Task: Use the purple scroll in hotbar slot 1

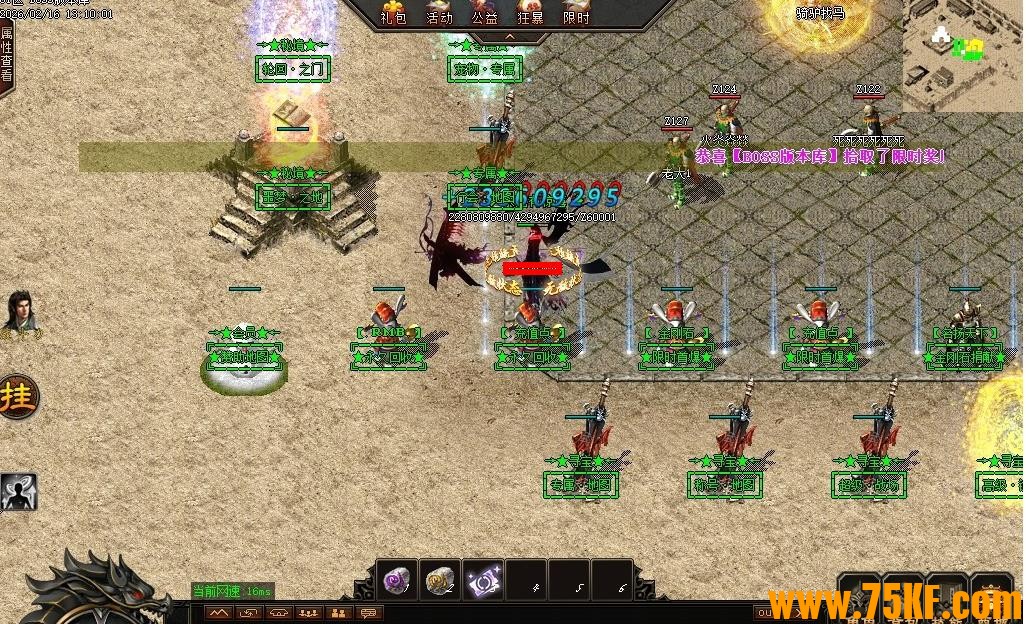Action: pyautogui.click(x=398, y=580)
